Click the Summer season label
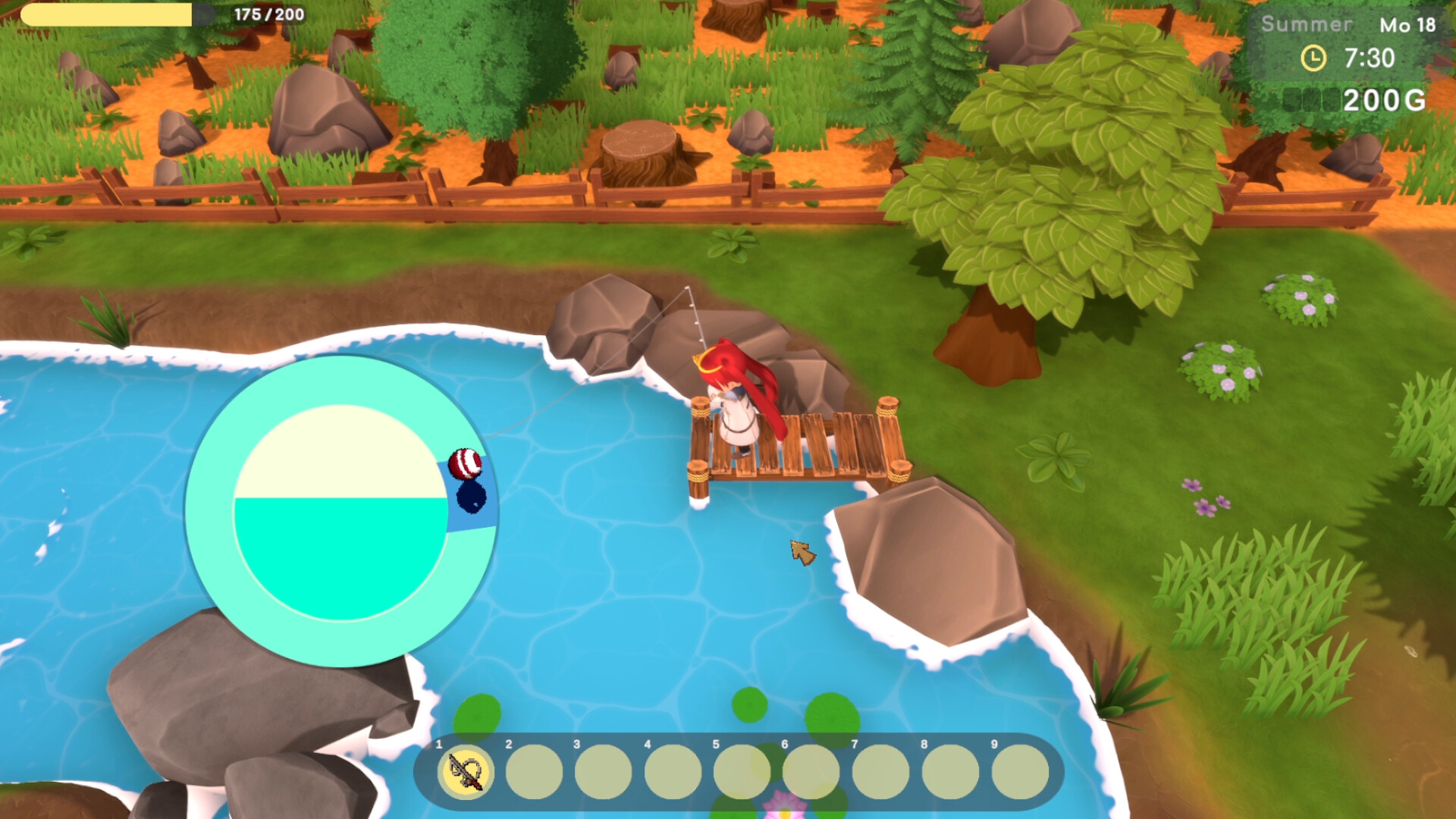 (1307, 24)
